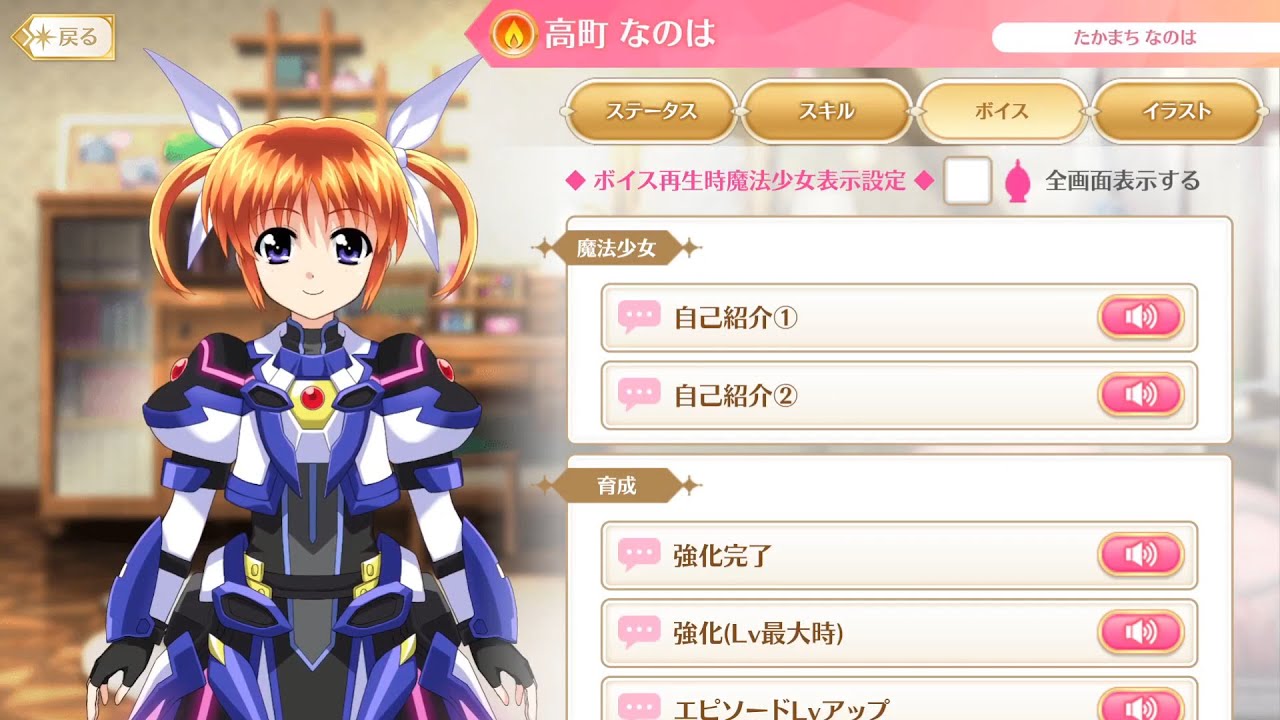
Task: Click the speech bubble icon on 自己紹介①
Action: pos(638,316)
